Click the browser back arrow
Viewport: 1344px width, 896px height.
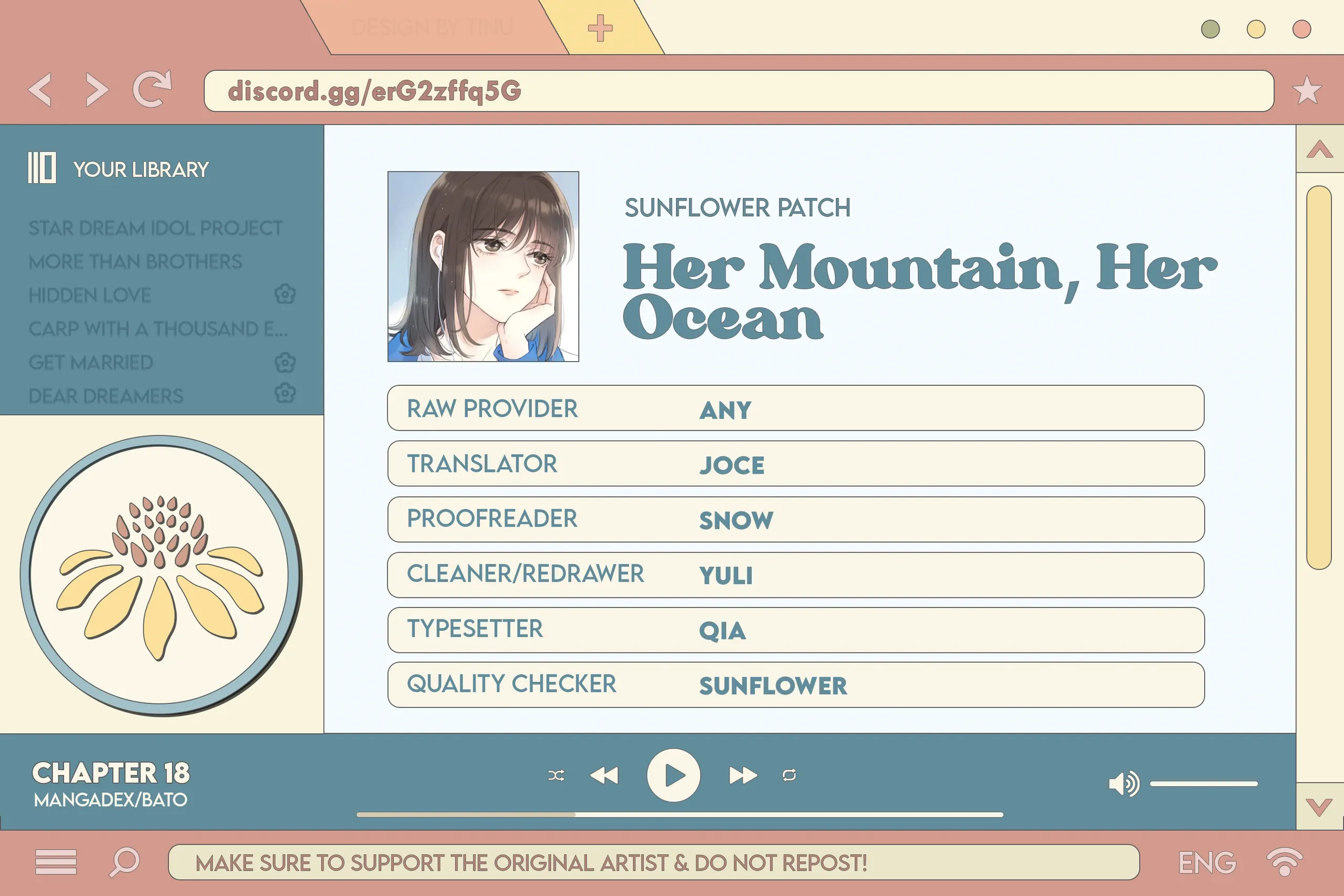tap(40, 90)
